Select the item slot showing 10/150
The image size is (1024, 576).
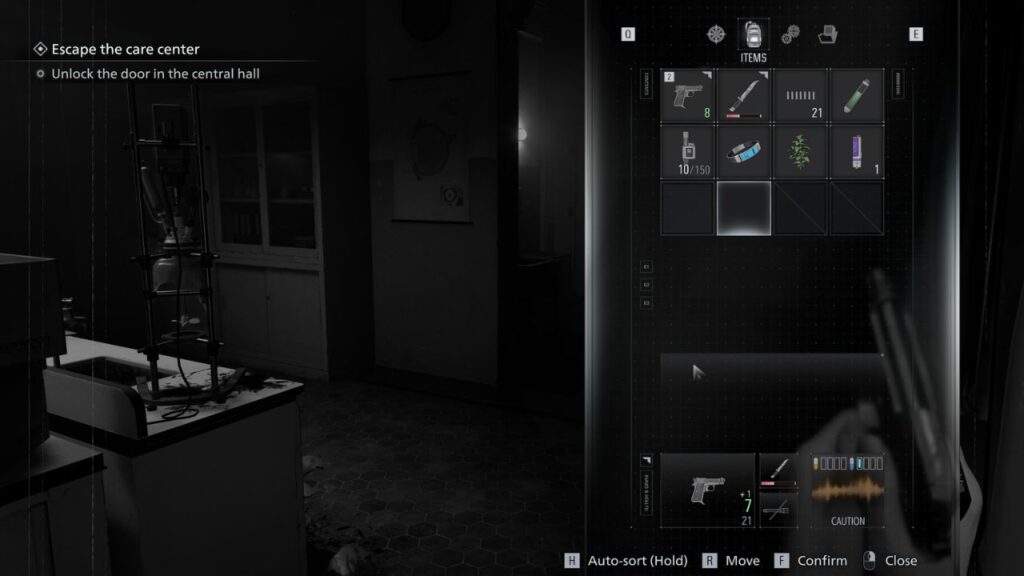tap(688, 151)
